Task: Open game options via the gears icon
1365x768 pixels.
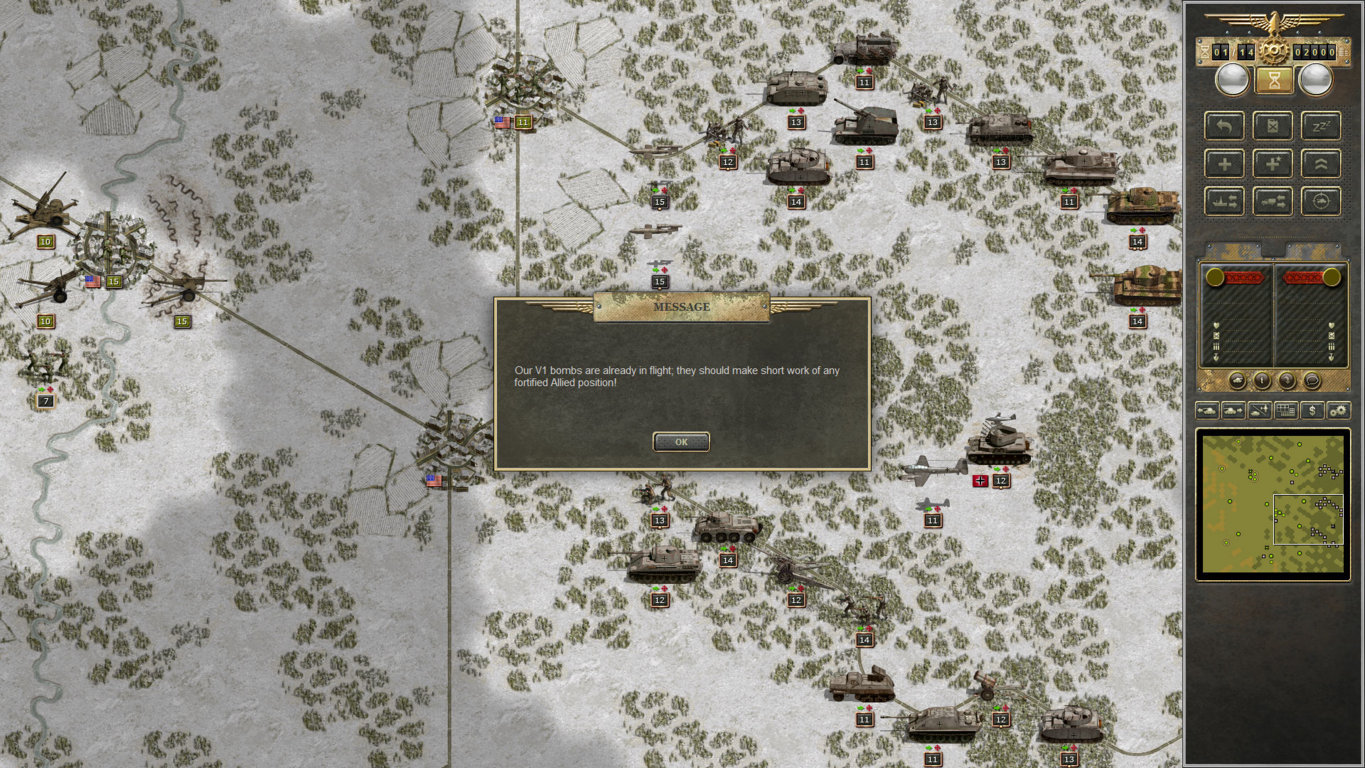Action: [x=1338, y=410]
